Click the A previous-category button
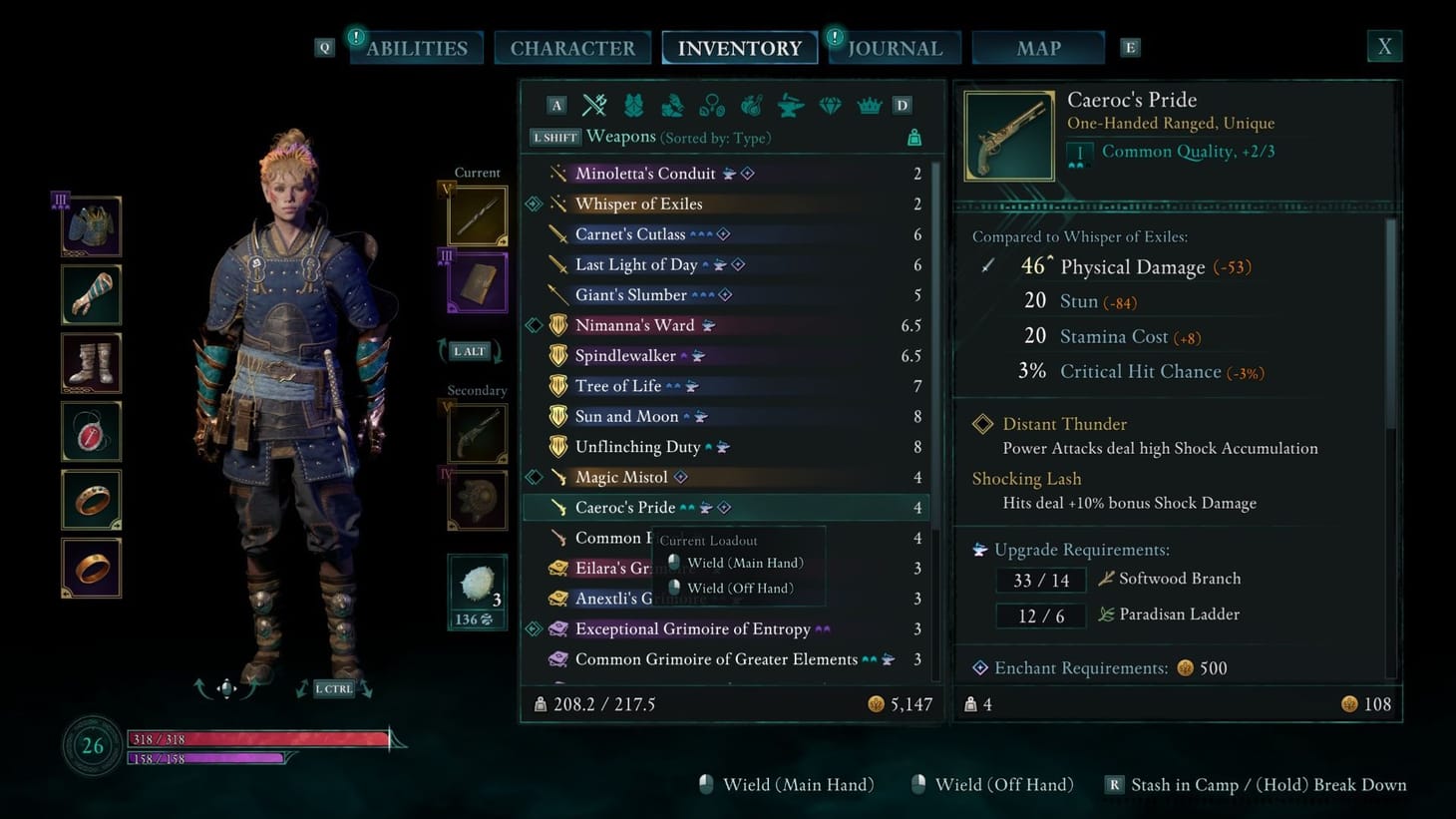The height and width of the screenshot is (819, 1456). point(556,105)
